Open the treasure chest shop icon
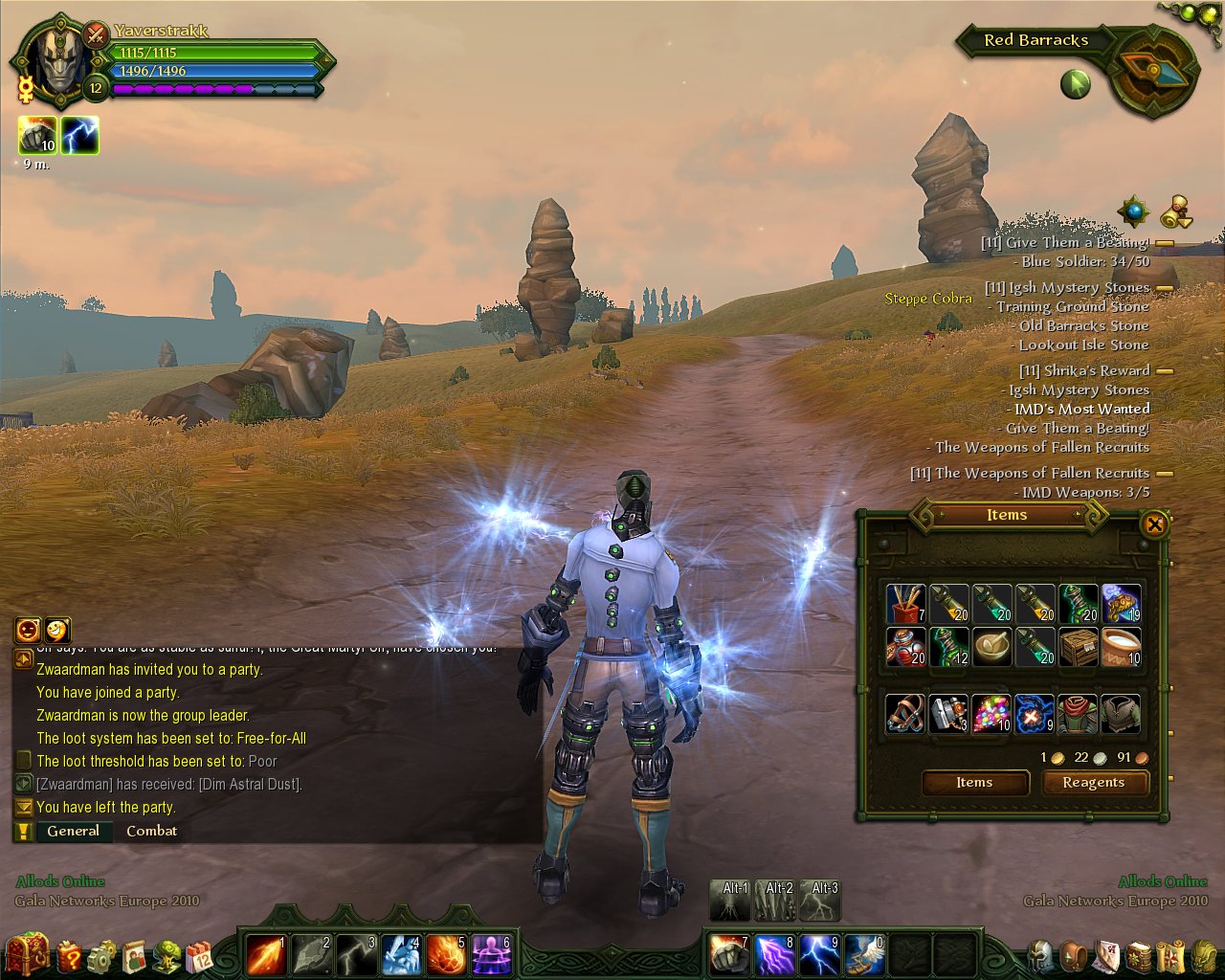 coord(27,954)
